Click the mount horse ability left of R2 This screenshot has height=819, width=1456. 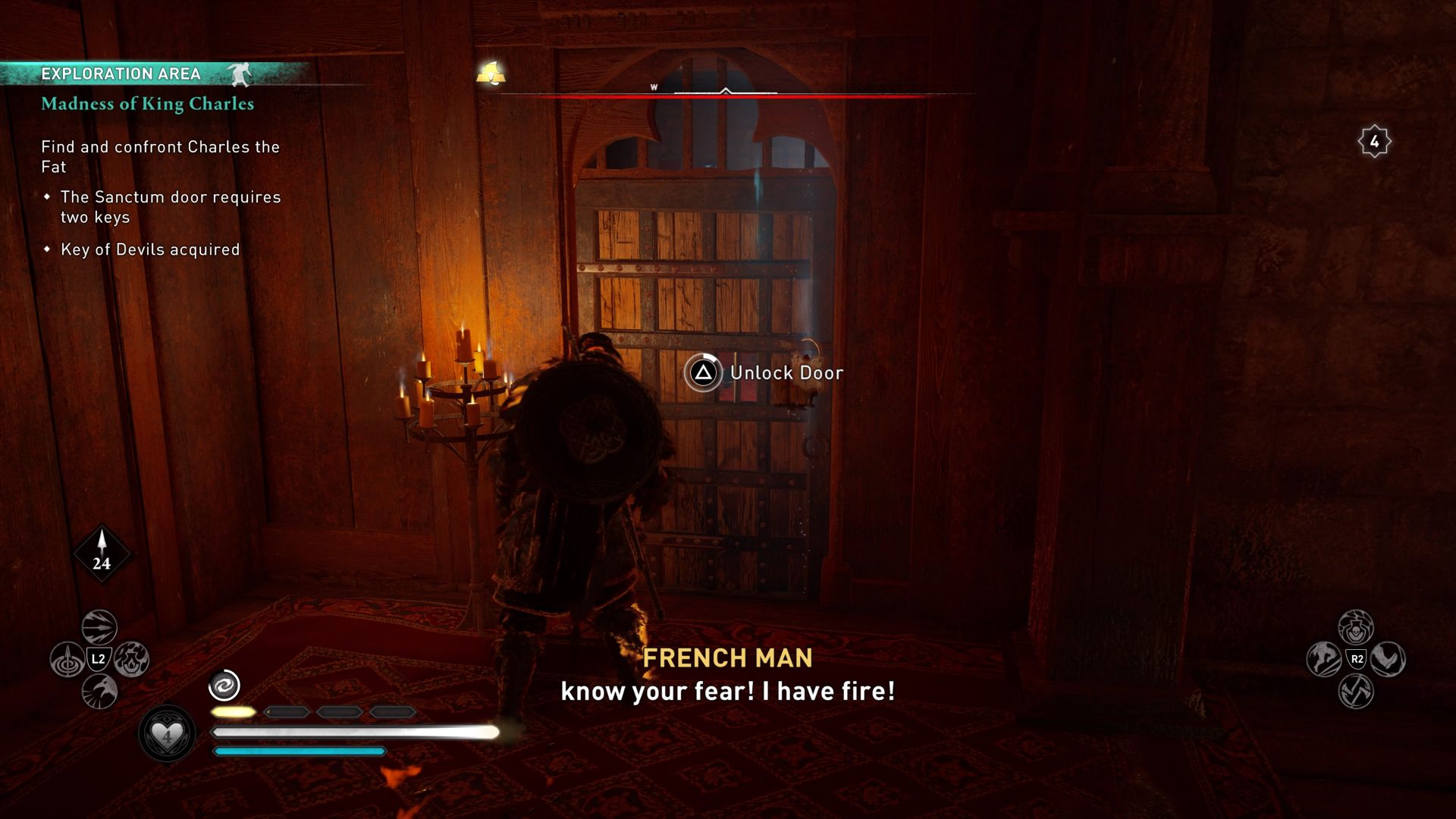(1323, 658)
